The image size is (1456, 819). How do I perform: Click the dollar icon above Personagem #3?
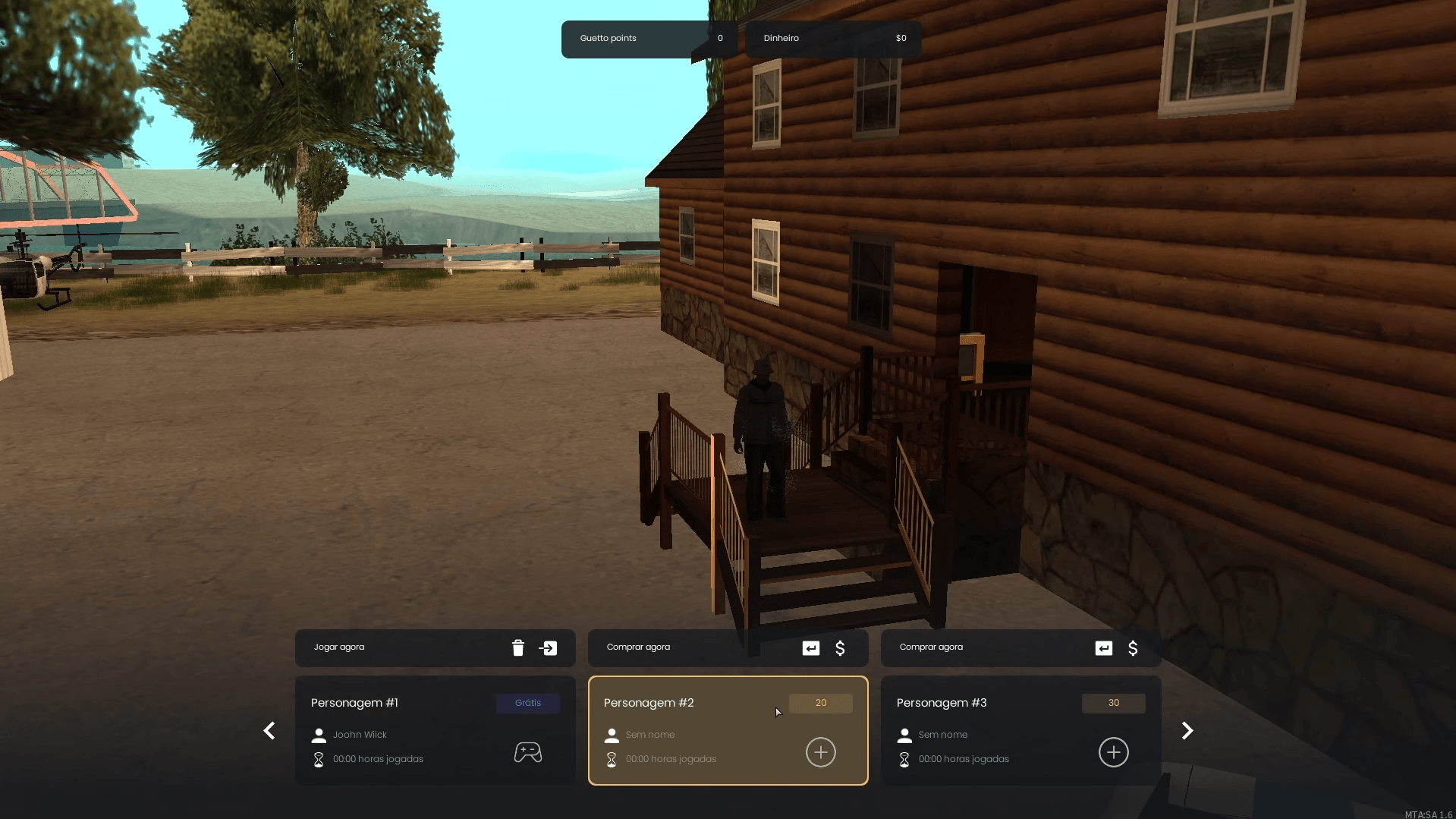click(1133, 648)
